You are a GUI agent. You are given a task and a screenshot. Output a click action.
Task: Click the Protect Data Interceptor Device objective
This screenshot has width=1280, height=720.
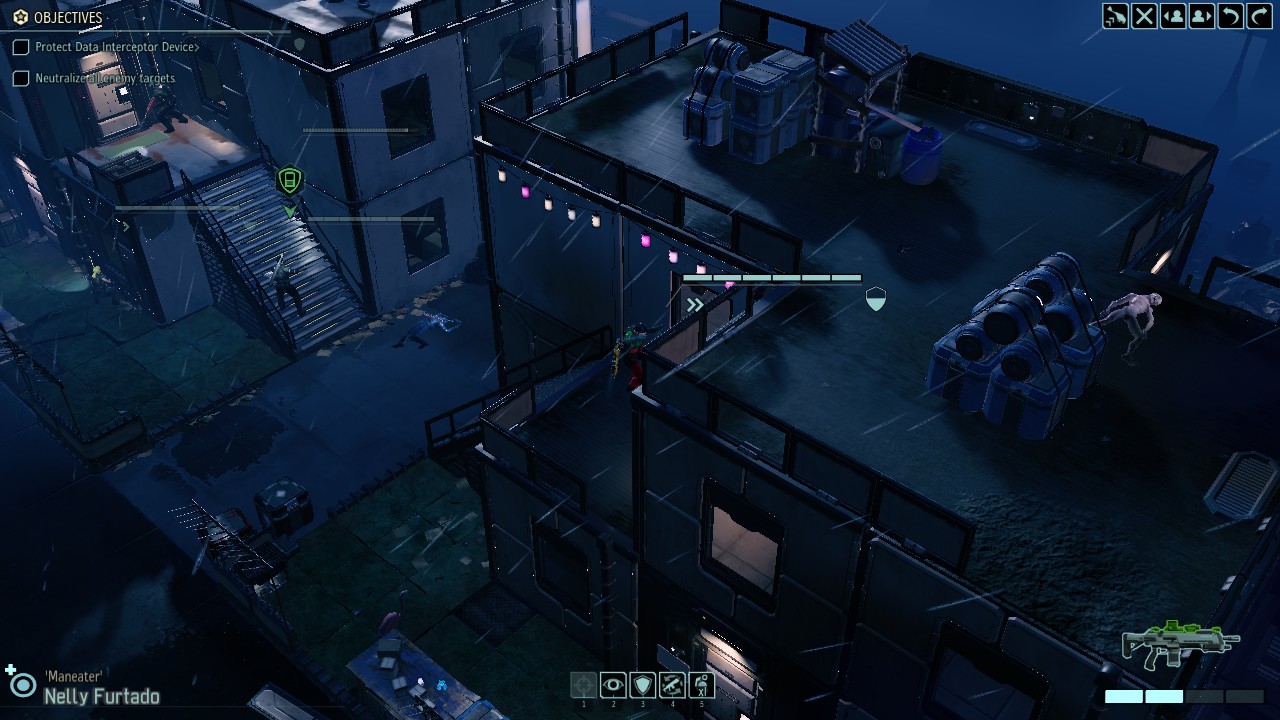click(116, 47)
